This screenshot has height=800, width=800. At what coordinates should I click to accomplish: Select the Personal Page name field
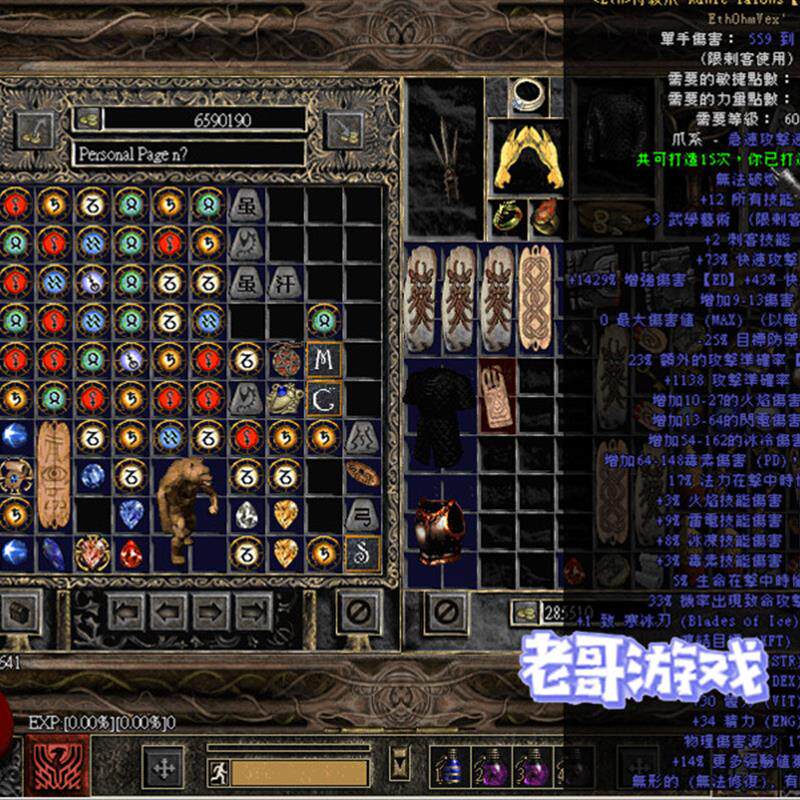pyautogui.click(x=188, y=154)
